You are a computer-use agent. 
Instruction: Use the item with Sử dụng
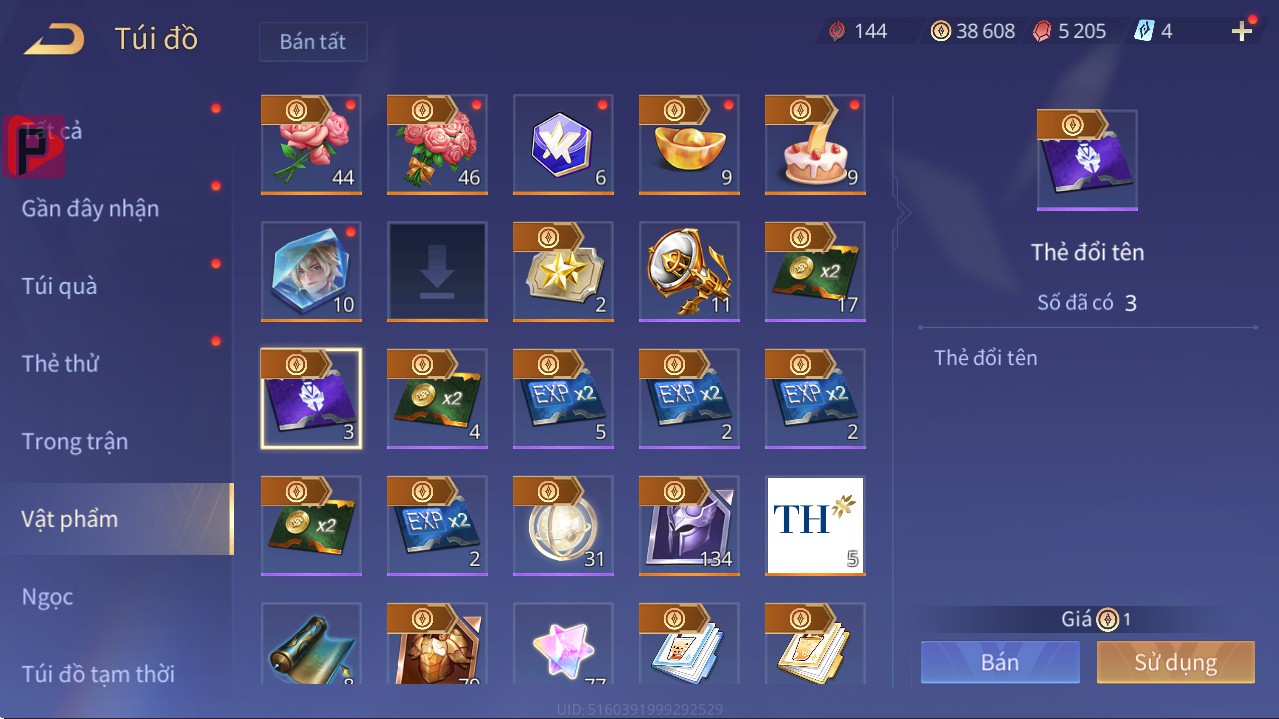tap(1175, 662)
